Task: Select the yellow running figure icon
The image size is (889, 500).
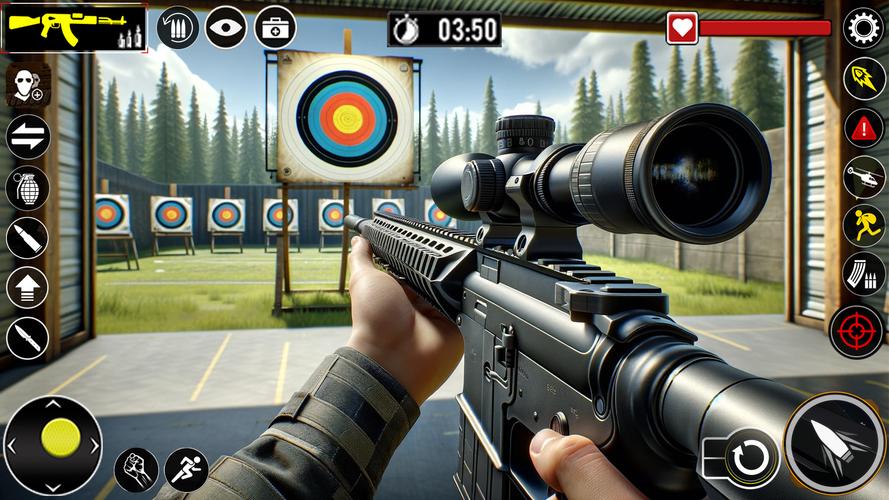Action: tap(863, 225)
